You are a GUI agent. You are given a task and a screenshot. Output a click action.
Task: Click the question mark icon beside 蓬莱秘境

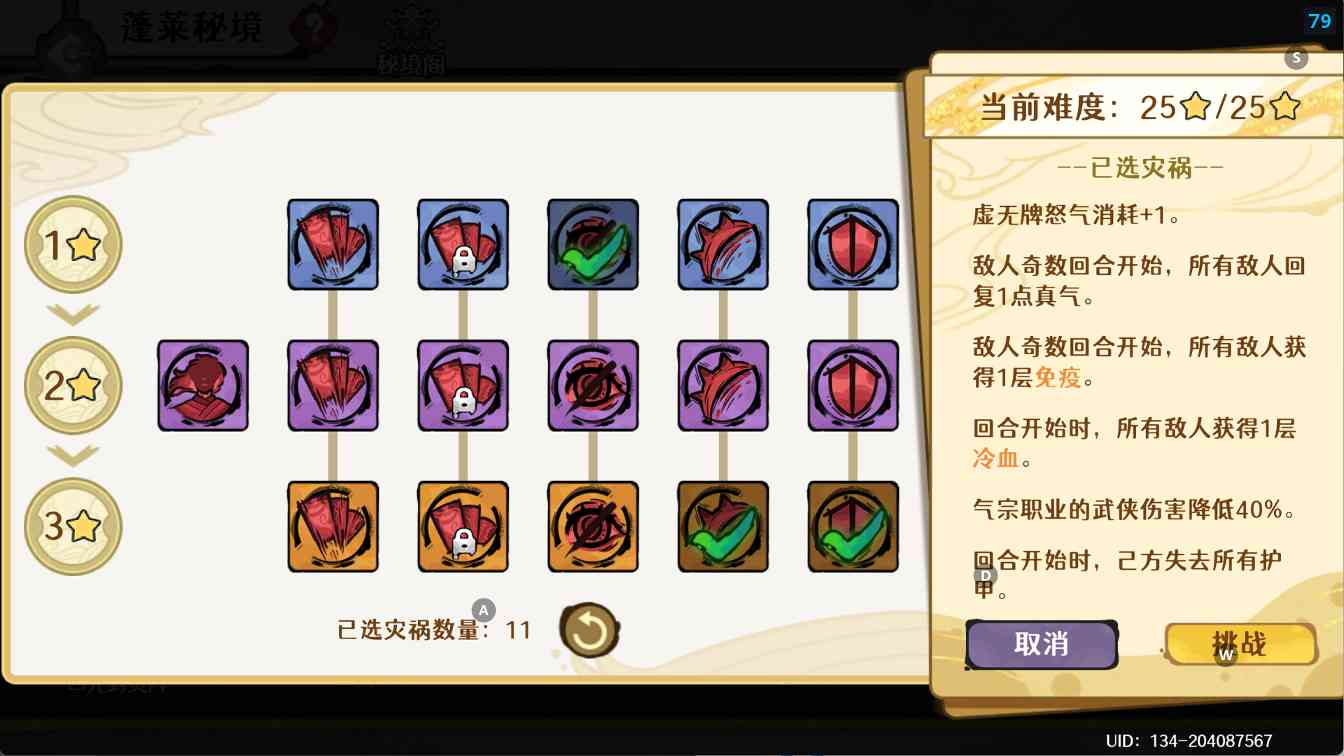click(315, 26)
